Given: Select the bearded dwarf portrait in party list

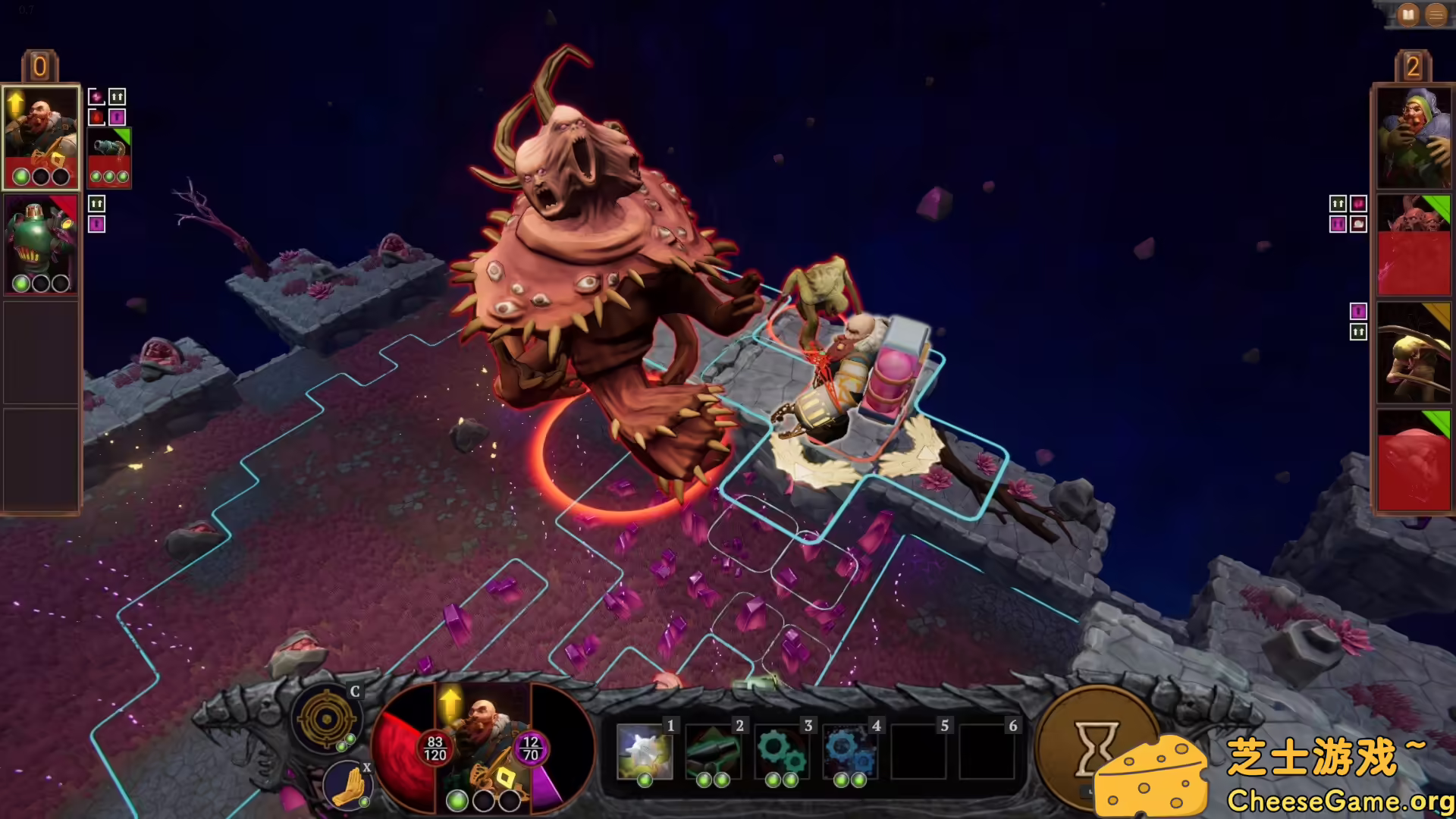Looking at the screenshot, I should tap(41, 136).
